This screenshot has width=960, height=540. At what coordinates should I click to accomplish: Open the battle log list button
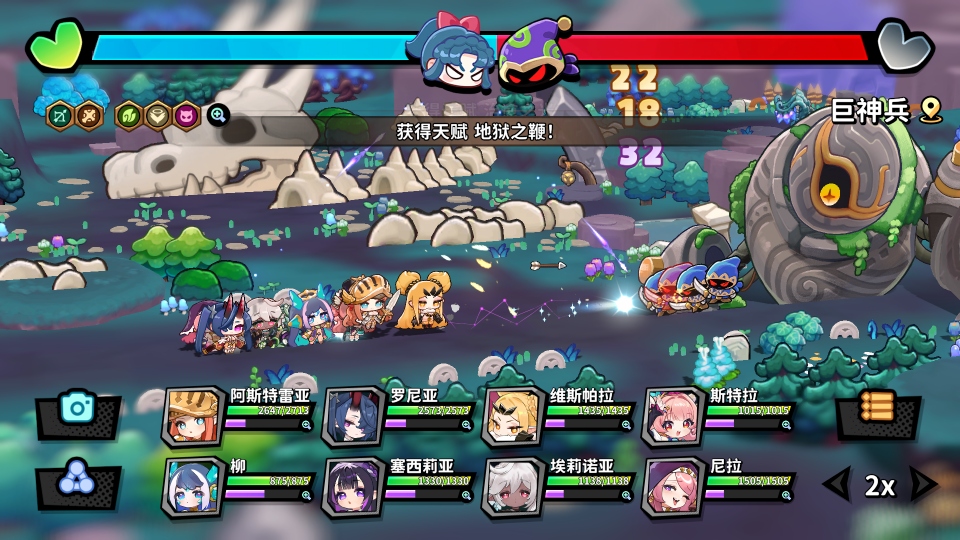coord(877,409)
